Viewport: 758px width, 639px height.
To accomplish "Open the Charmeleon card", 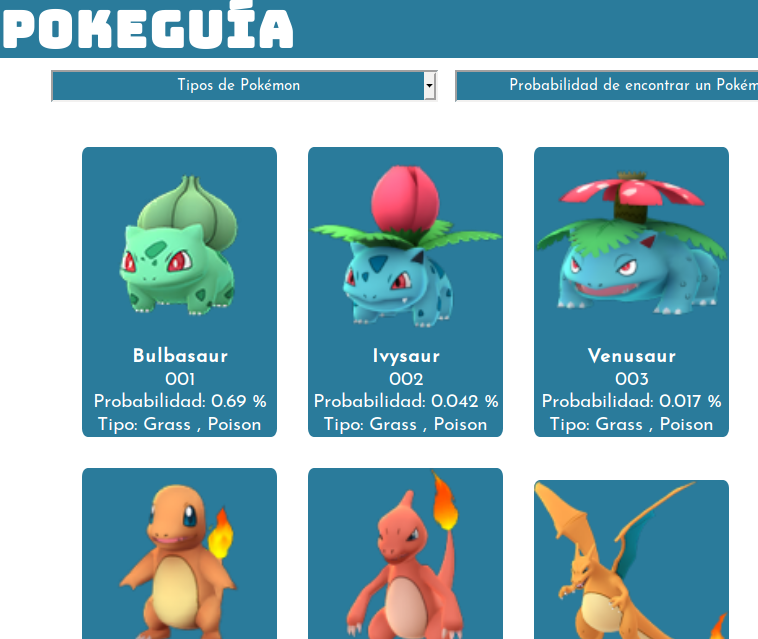I will (405, 554).
